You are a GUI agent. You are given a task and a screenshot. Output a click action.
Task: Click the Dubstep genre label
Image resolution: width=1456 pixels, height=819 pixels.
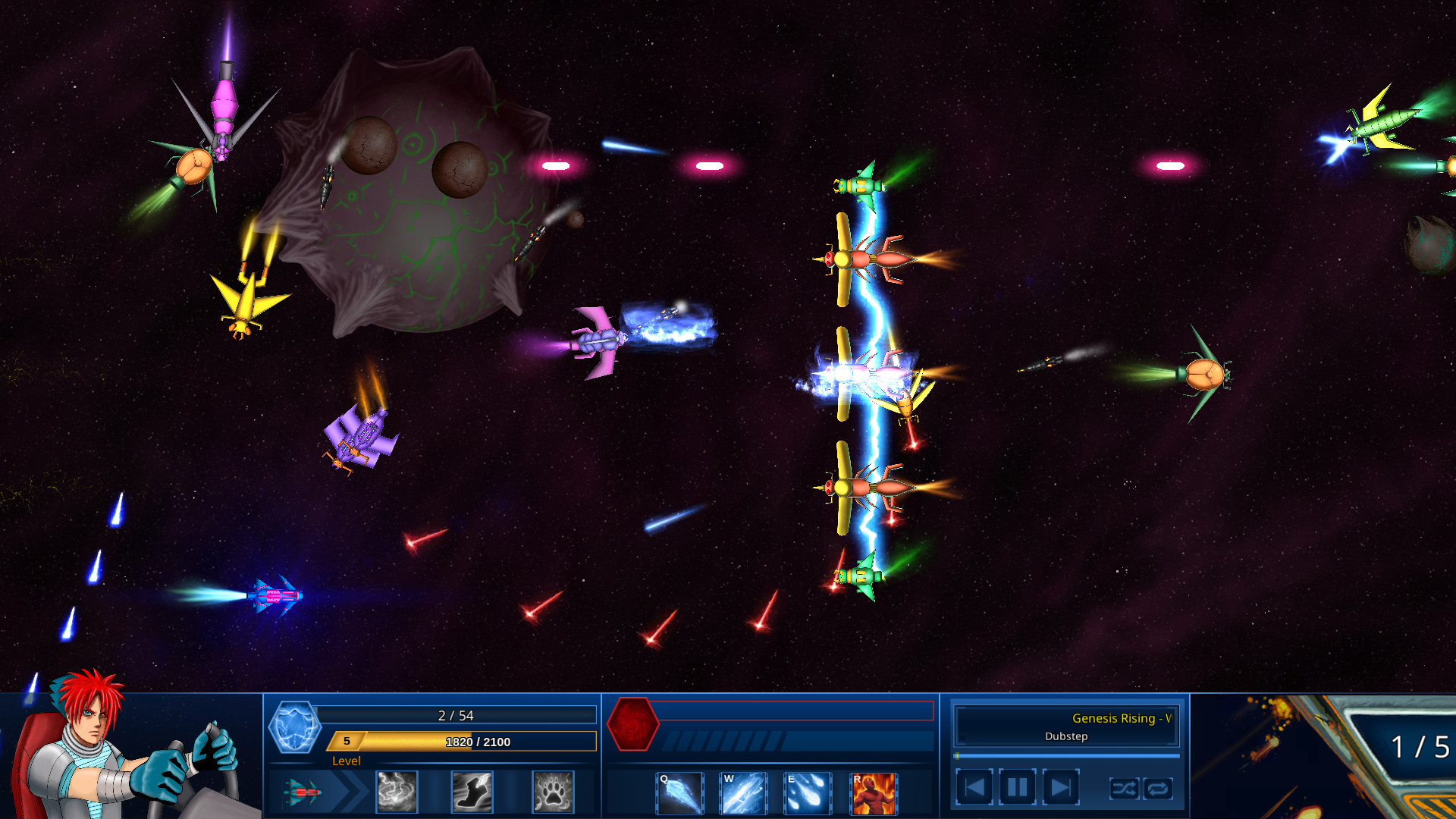(1066, 736)
